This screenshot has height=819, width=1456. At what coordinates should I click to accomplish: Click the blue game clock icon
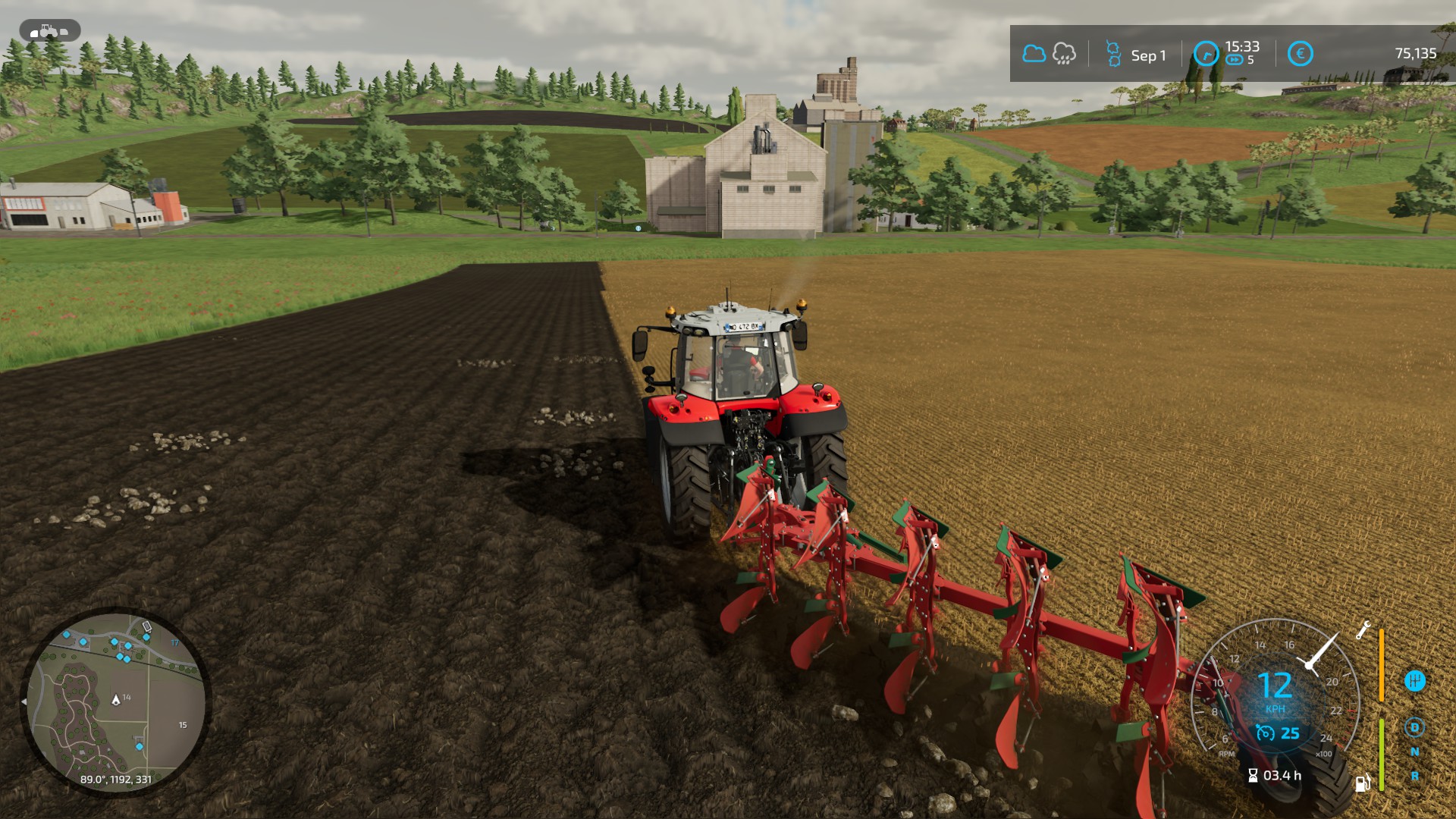click(1206, 54)
